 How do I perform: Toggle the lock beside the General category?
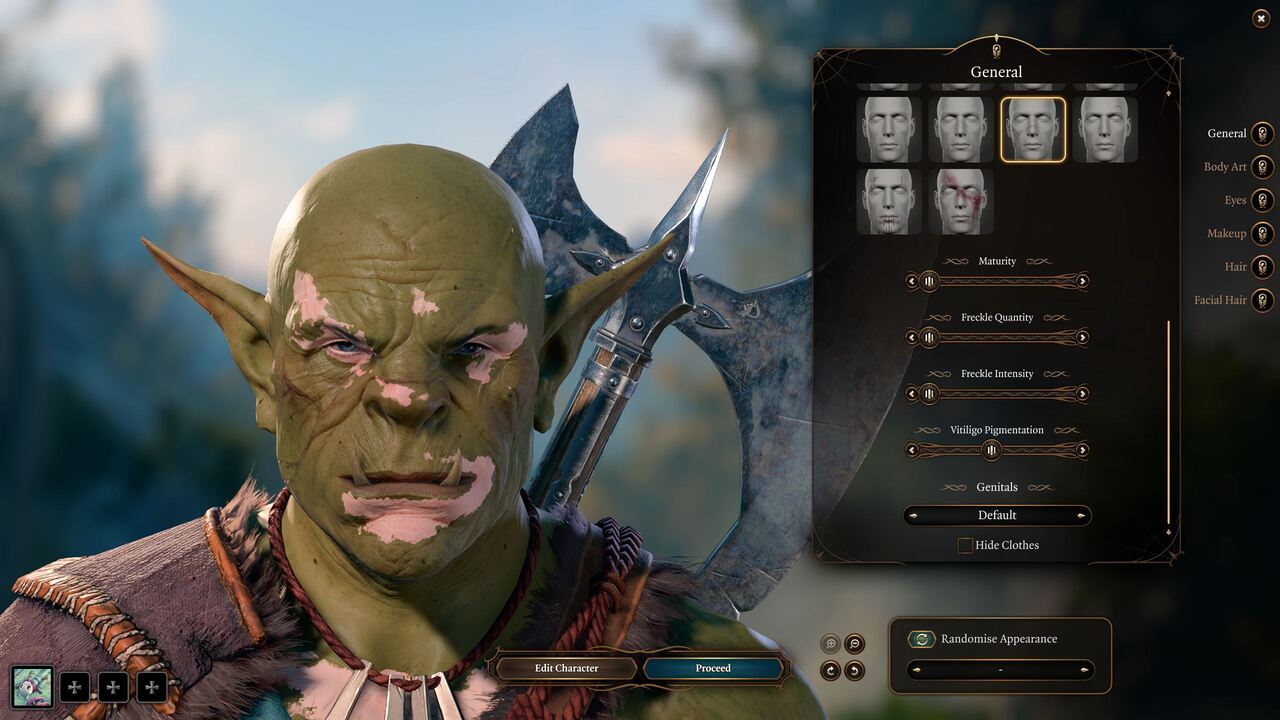click(1262, 133)
